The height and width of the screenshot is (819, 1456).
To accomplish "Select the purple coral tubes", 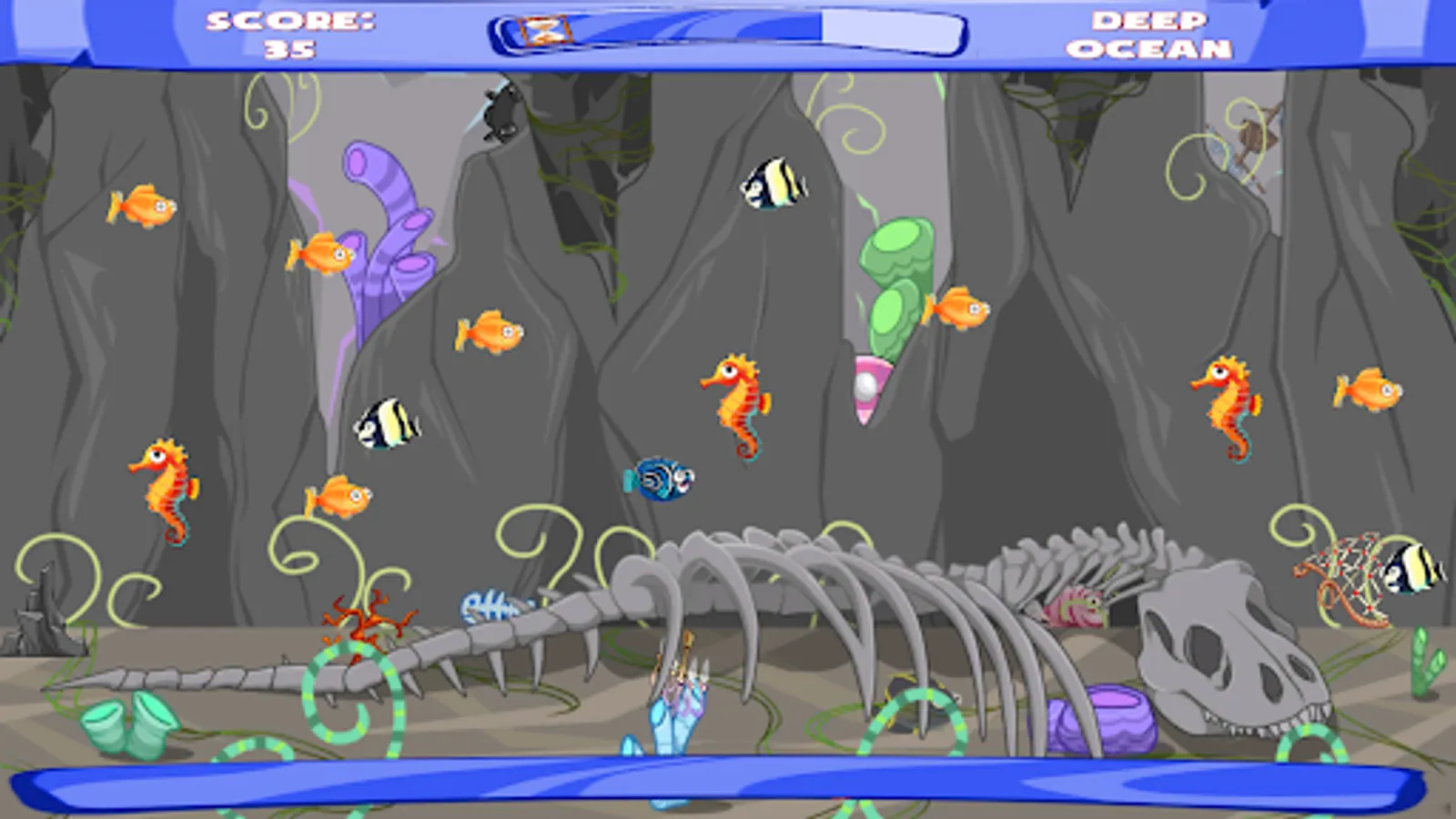I will pyautogui.click(x=387, y=227).
